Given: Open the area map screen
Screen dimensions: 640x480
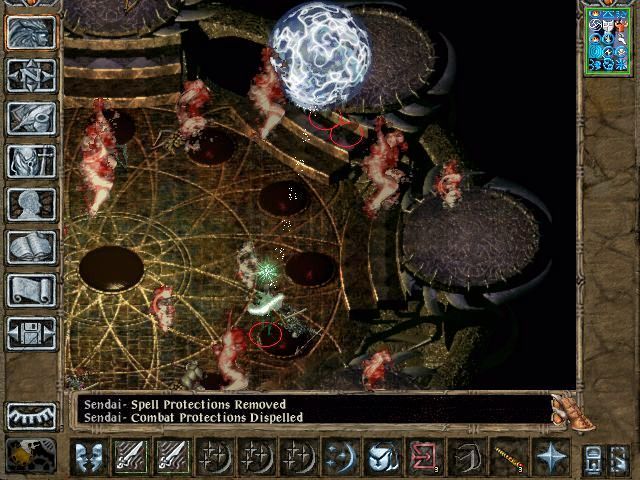Looking at the screenshot, I should click(x=31, y=74).
